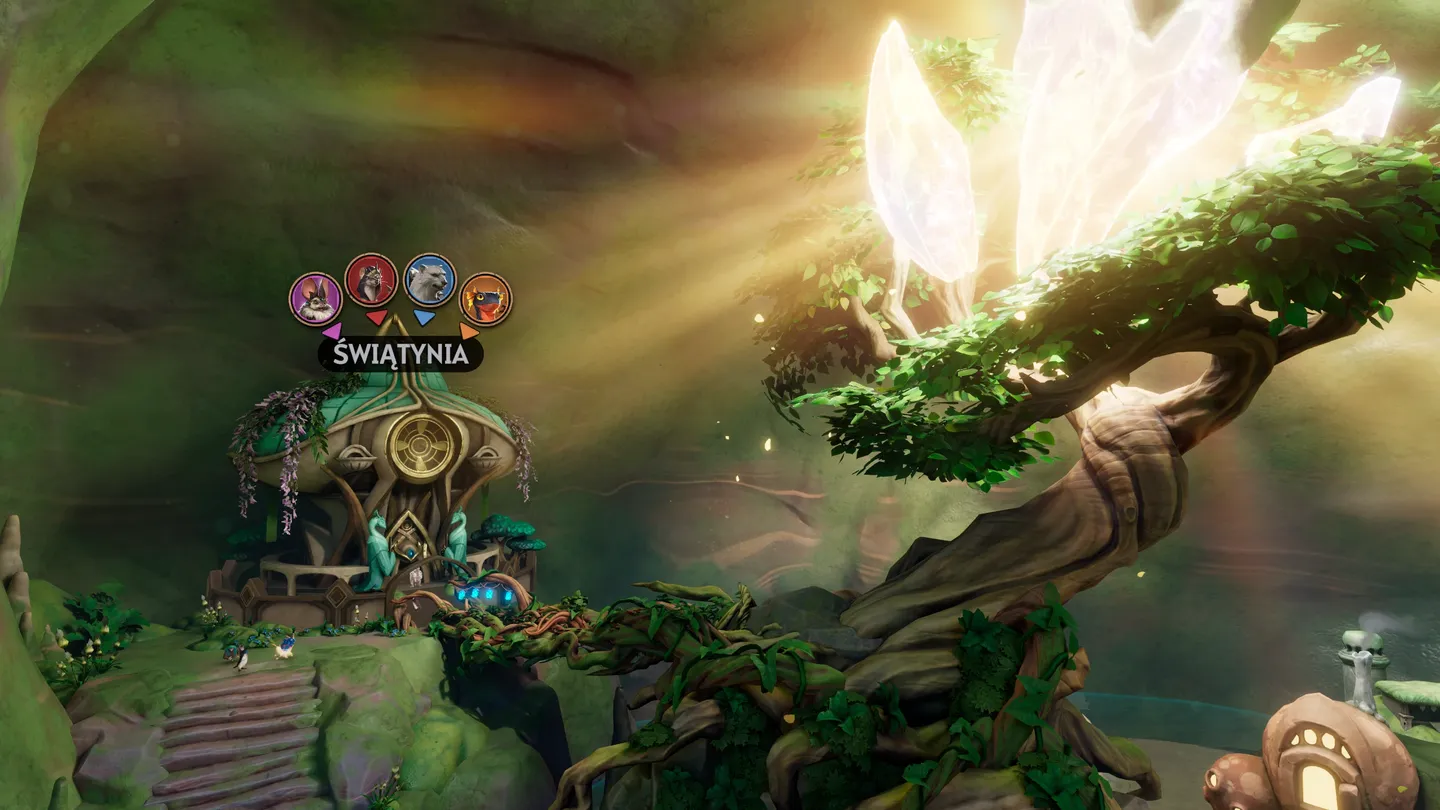Select the purple bat character portrait
Image resolution: width=1440 pixels, height=810 pixels.
click(316, 298)
